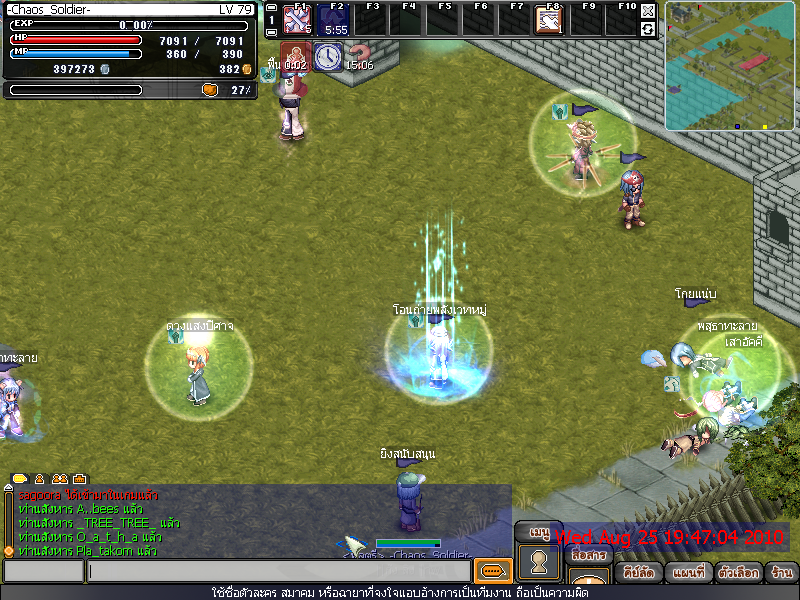800x600 pixels.
Task: Select the red character buff icon
Action: (x=294, y=57)
